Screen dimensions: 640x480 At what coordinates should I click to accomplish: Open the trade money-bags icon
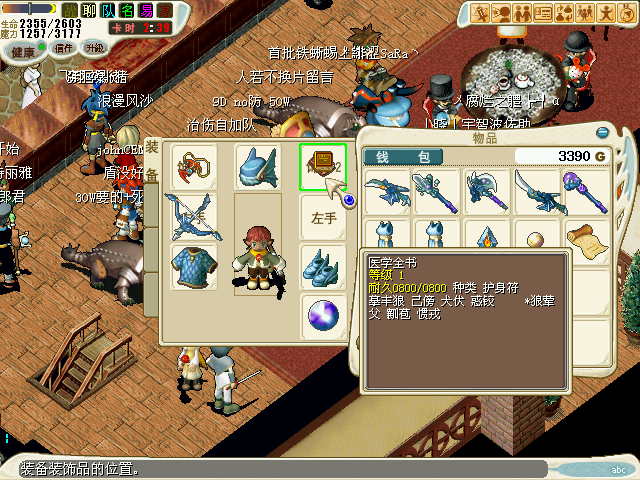tap(563, 12)
